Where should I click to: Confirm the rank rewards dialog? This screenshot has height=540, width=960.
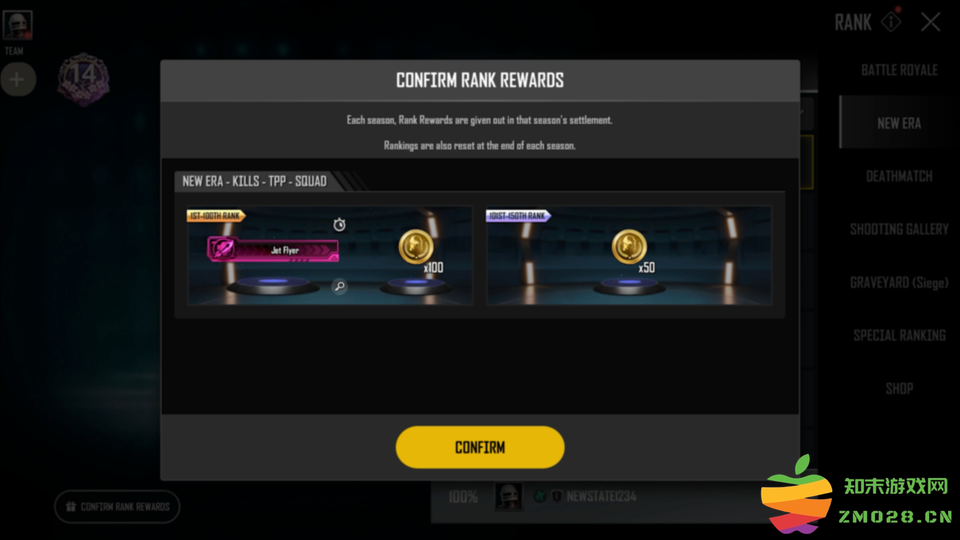coord(480,447)
